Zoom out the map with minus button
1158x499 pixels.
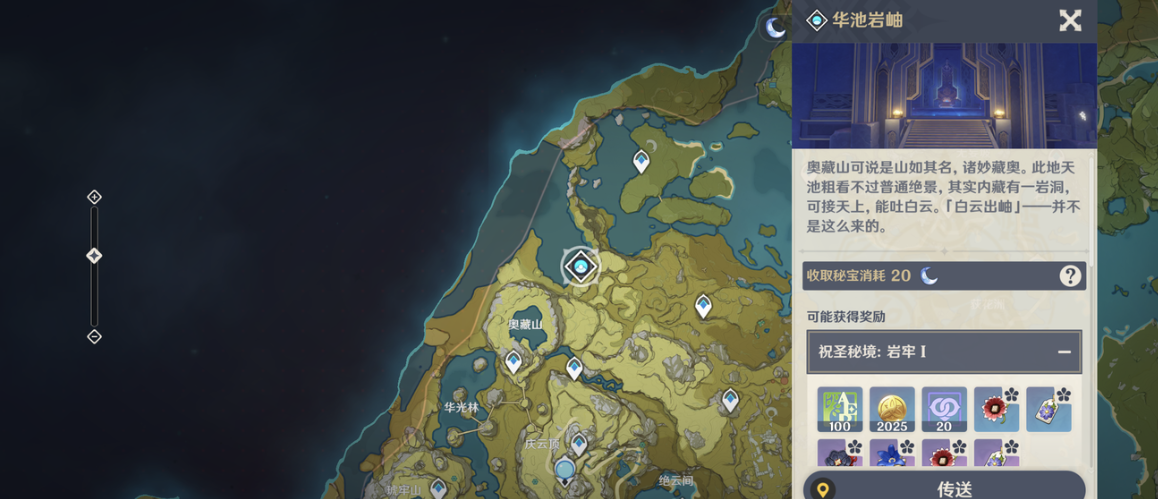[x=94, y=336]
